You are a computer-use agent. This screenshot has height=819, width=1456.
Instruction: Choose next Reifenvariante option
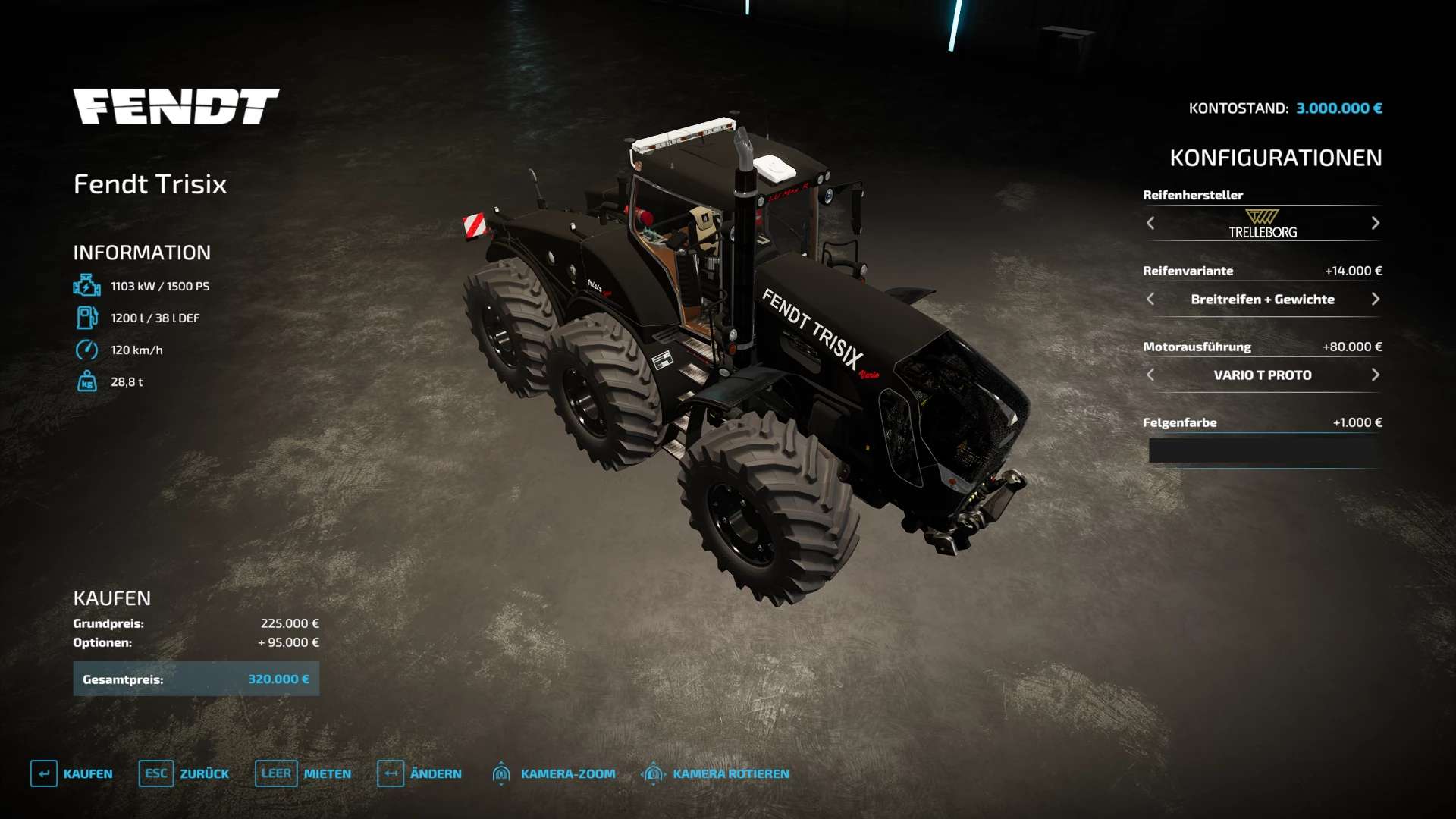pos(1375,299)
